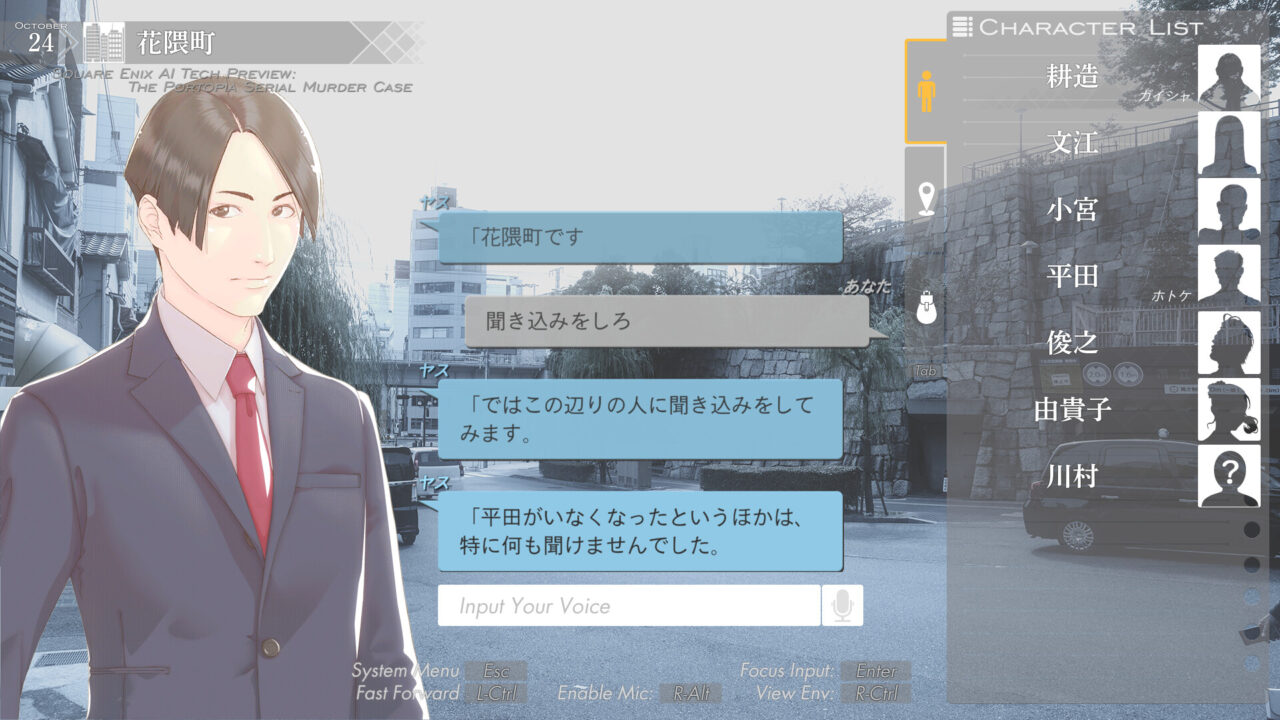Image resolution: width=1280 pixels, height=720 pixels.
Task: Click the item bag icon in the sidebar
Action: tap(924, 307)
